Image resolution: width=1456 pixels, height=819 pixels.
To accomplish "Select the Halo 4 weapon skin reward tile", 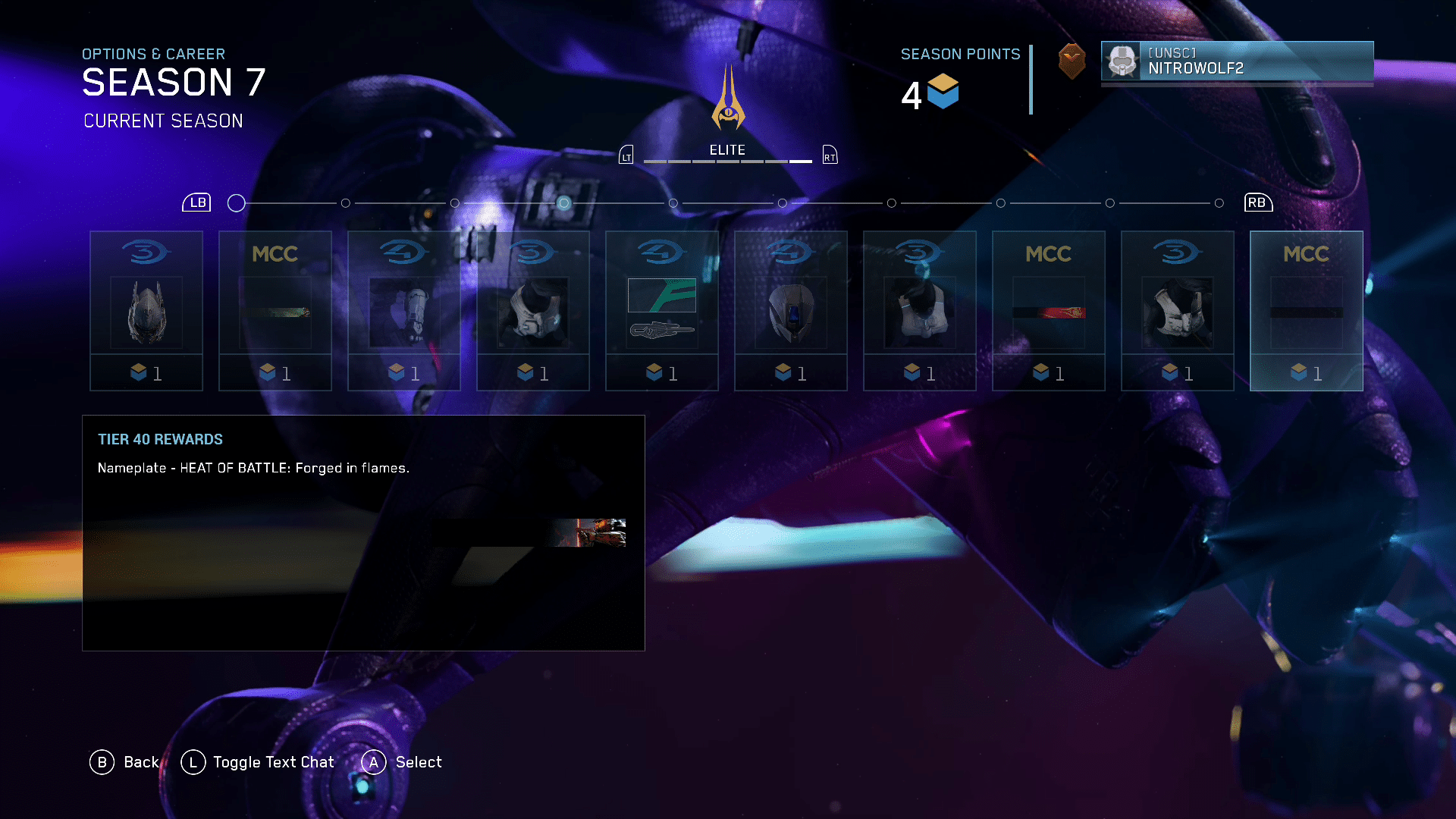I will pos(662,310).
